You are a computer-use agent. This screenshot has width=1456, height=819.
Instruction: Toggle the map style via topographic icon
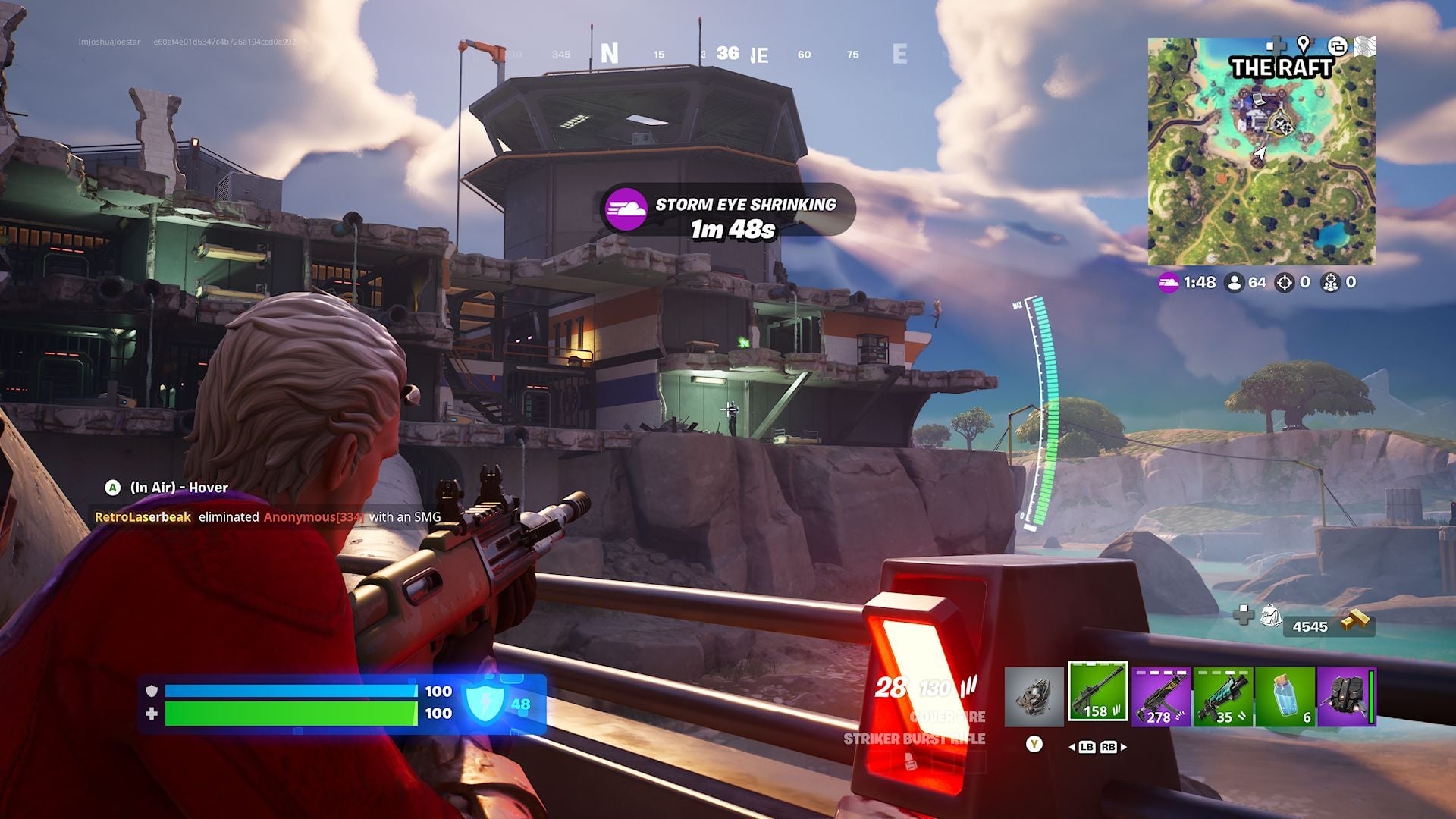click(1364, 45)
